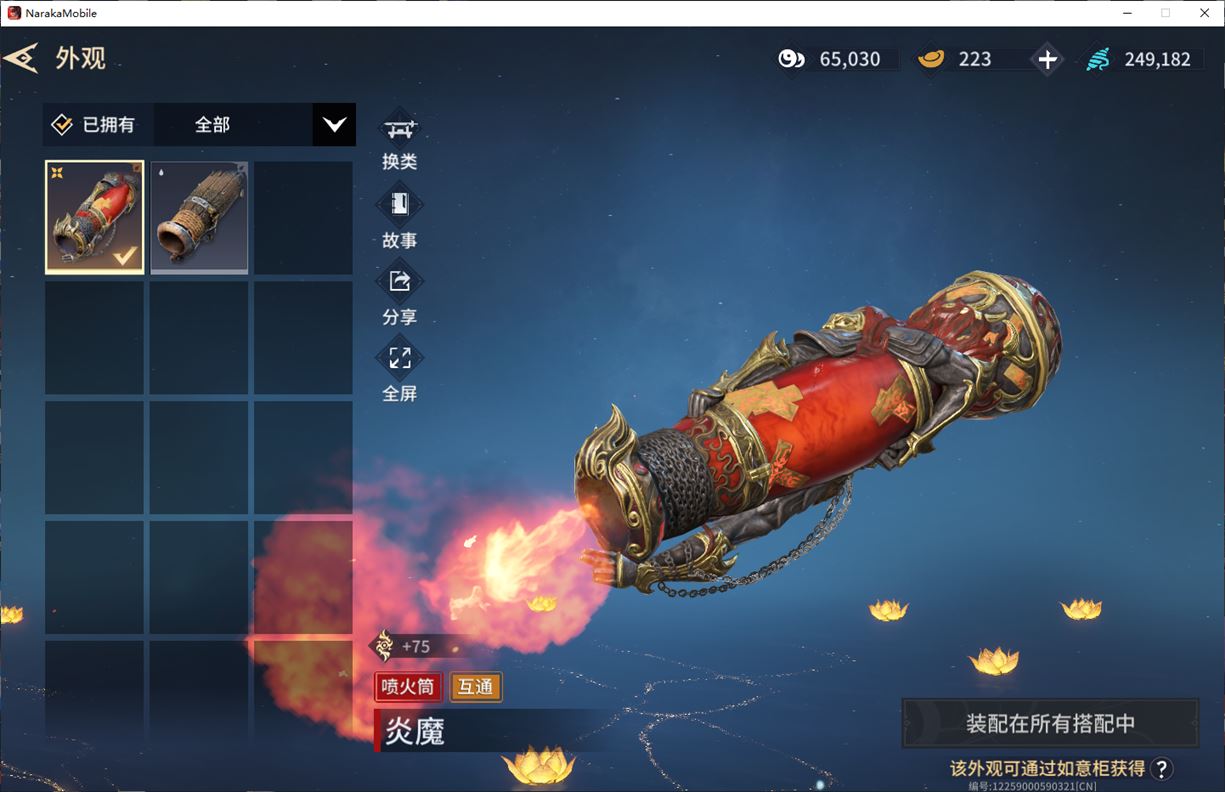Viewport: 1225px width, 792px height.
Task: Minimize the NarakaMobile window
Action: pyautogui.click(x=1126, y=13)
